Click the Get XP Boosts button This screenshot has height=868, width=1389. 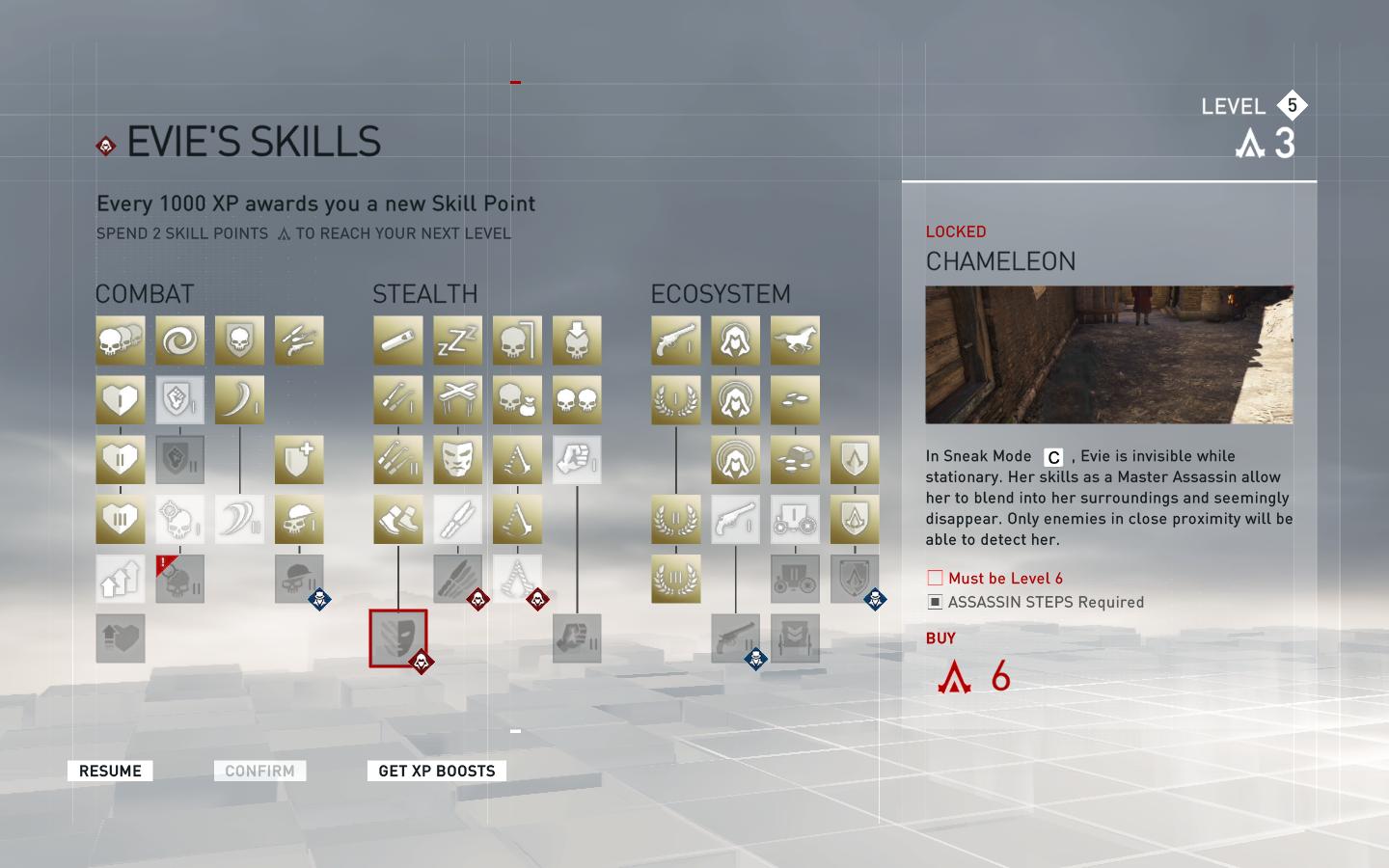coord(436,771)
